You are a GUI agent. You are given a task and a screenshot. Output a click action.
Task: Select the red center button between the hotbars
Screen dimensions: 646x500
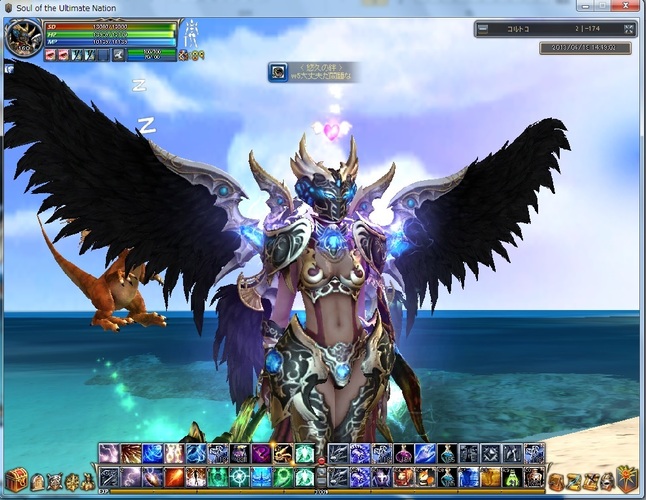click(321, 460)
